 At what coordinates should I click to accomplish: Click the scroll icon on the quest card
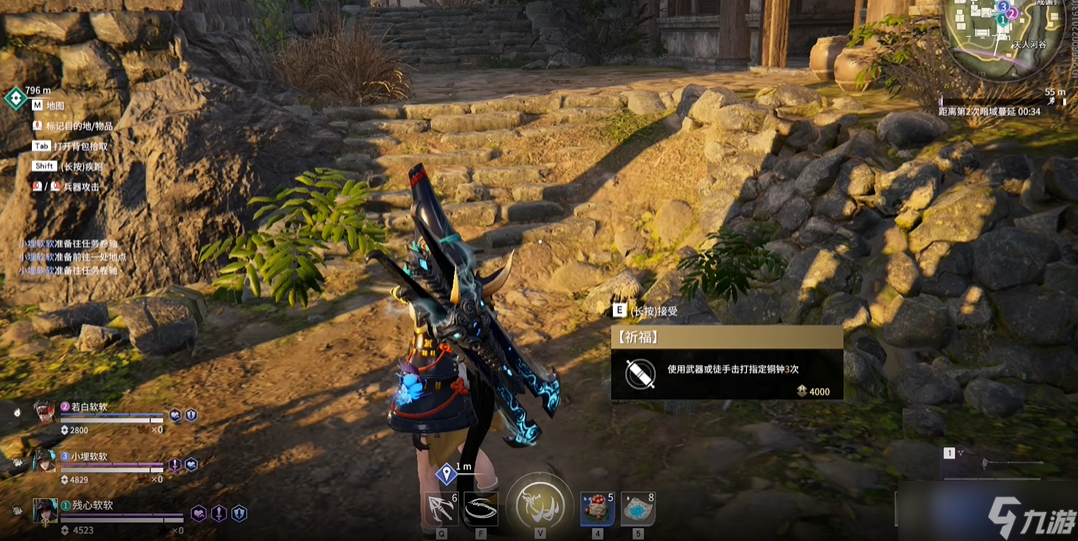pos(640,374)
